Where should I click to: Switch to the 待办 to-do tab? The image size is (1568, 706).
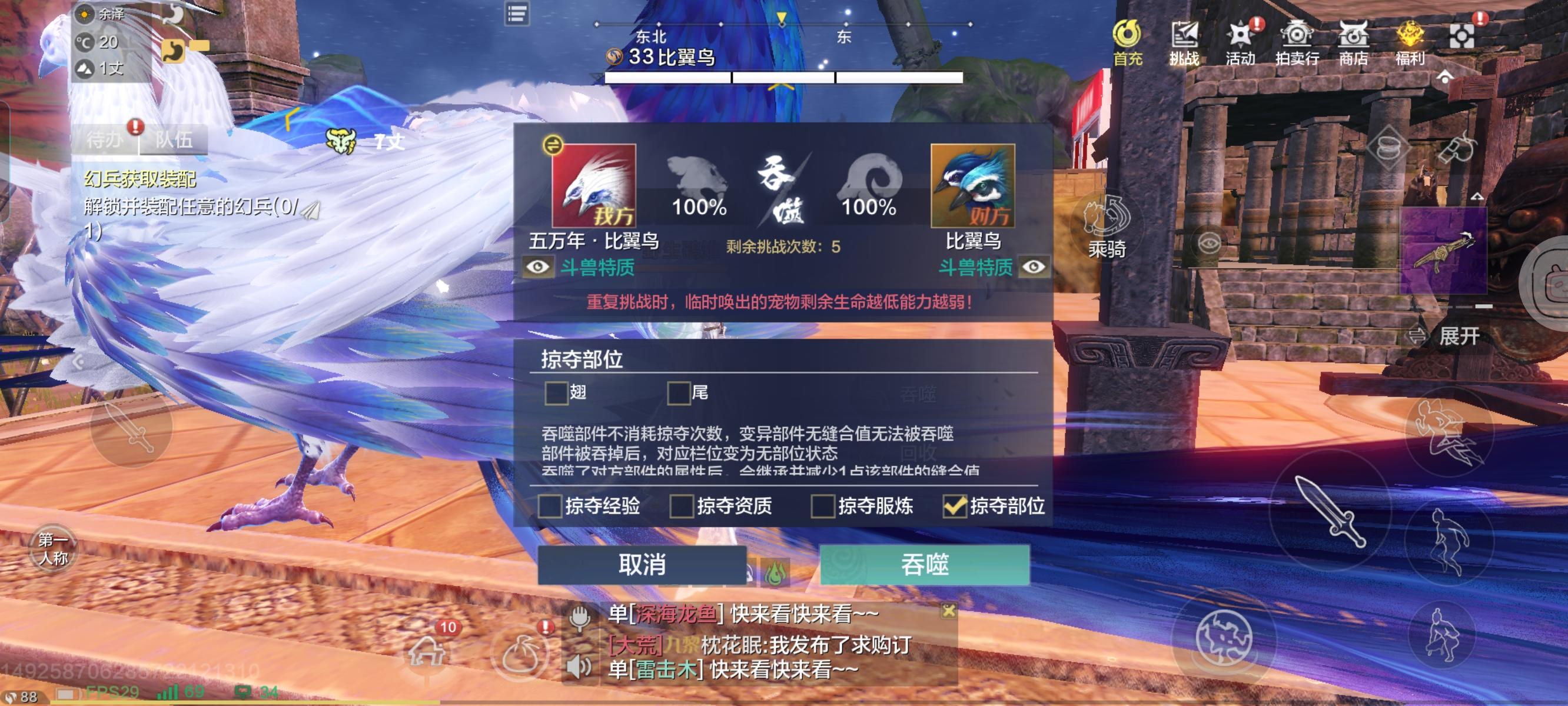click(105, 141)
